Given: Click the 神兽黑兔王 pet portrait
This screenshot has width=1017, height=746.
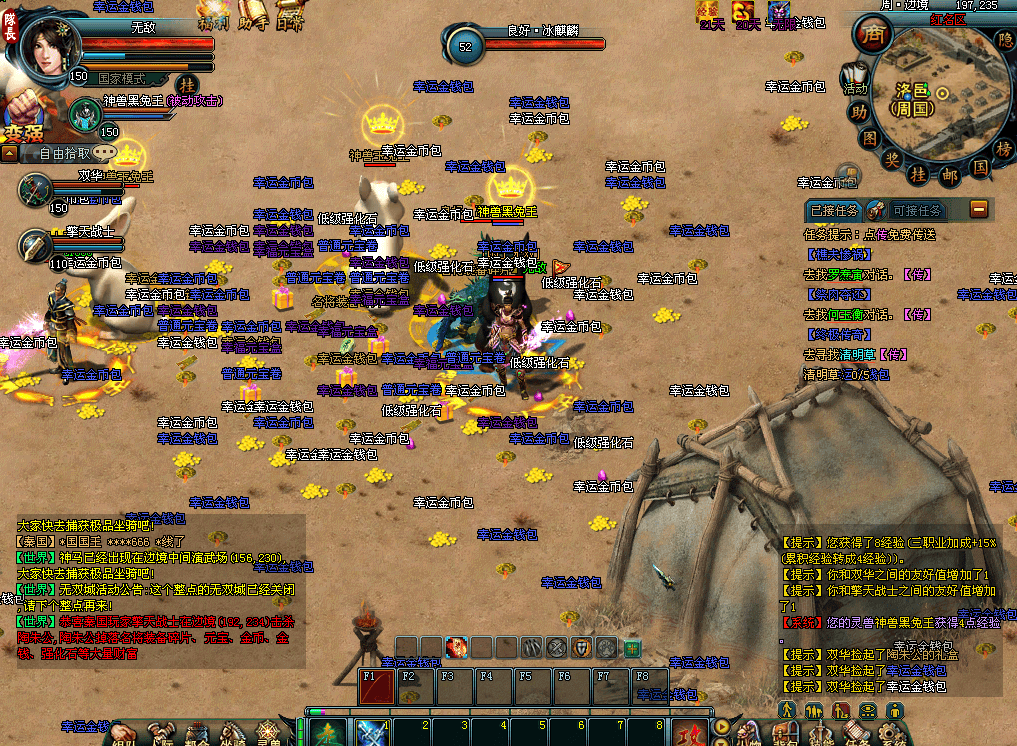Looking at the screenshot, I should pos(85,113).
